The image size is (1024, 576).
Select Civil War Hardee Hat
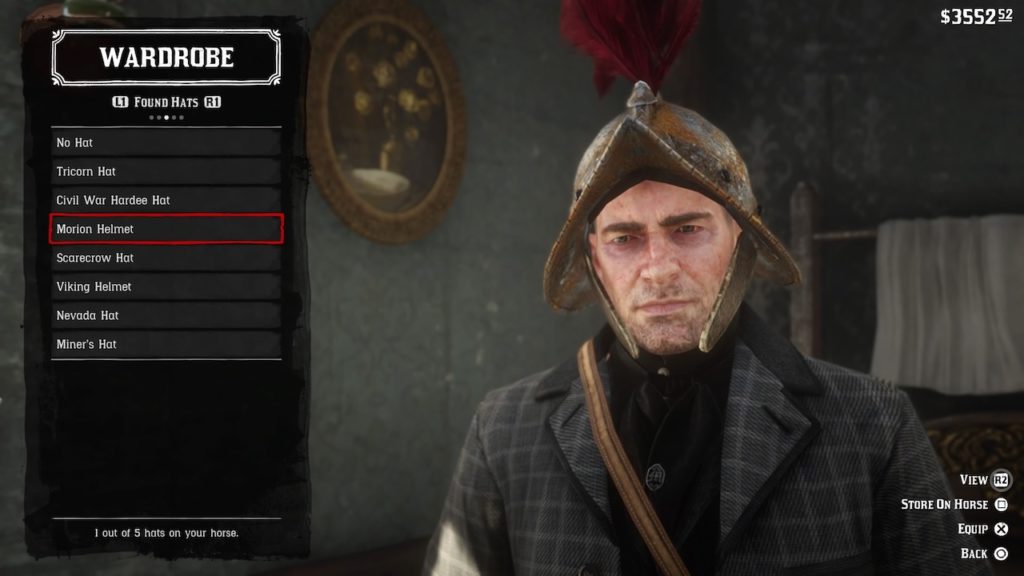166,200
